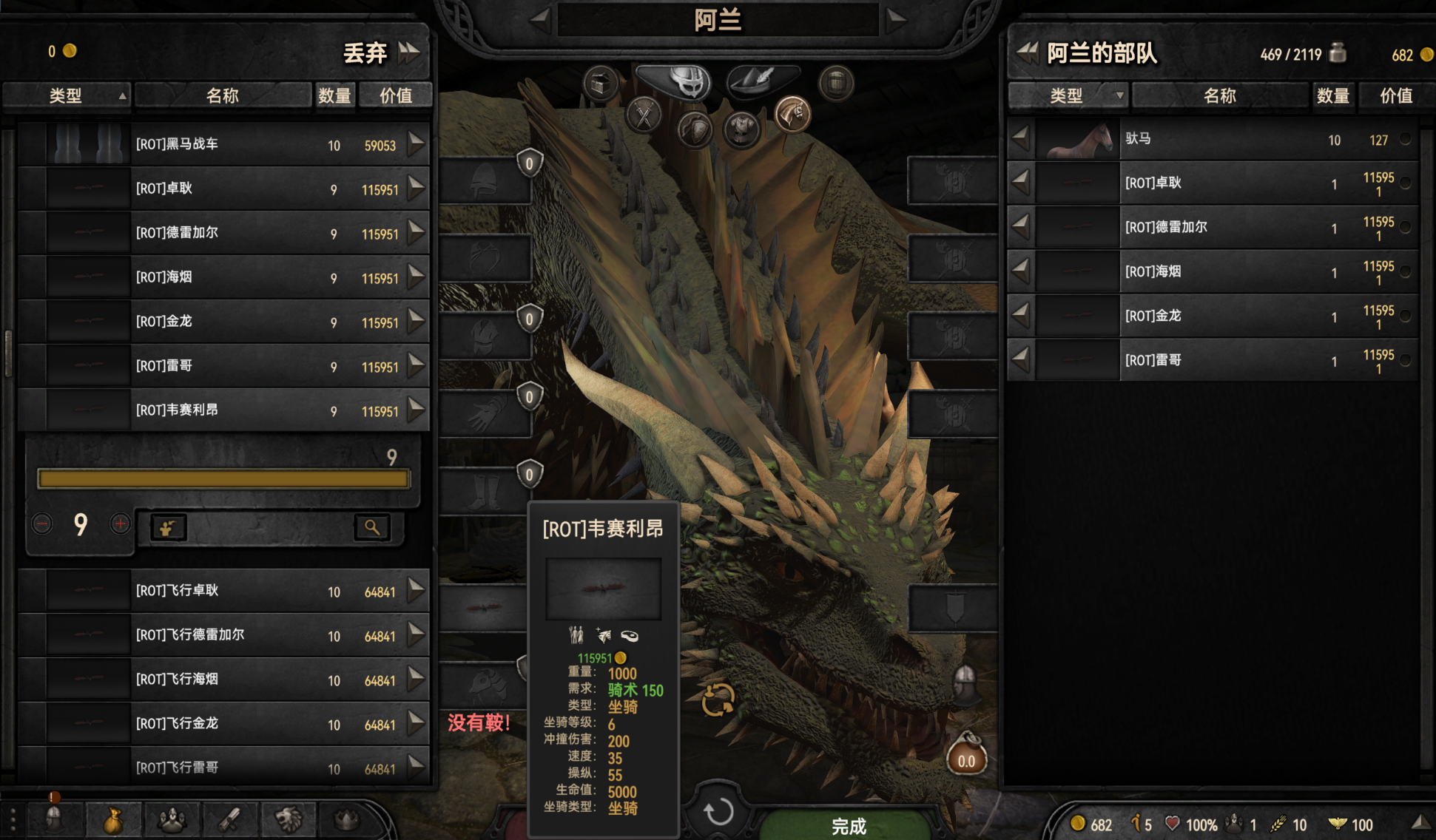Choose the crossed swords weapon filter

tap(644, 116)
